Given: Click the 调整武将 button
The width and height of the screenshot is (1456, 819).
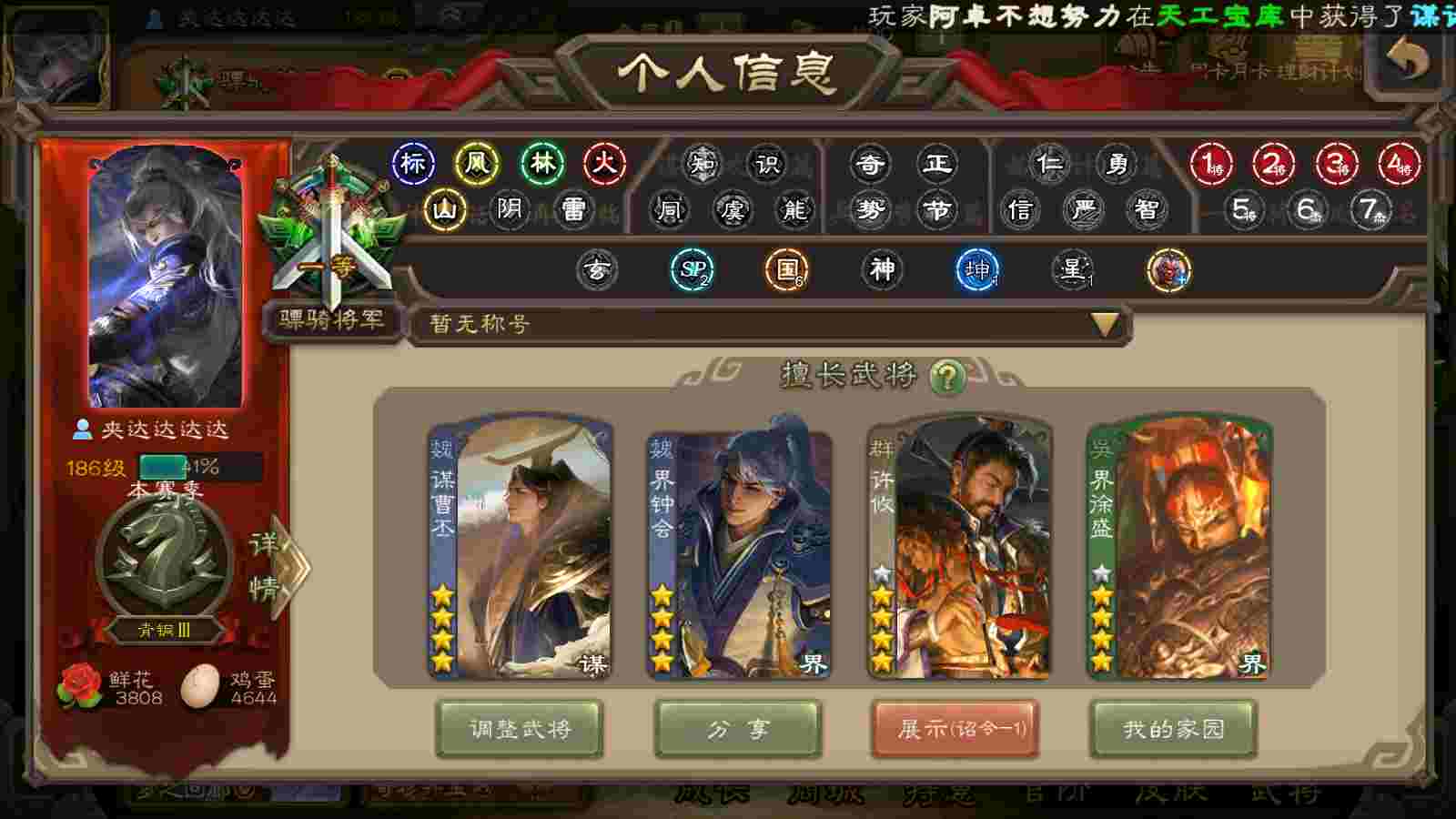Looking at the screenshot, I should [x=520, y=729].
